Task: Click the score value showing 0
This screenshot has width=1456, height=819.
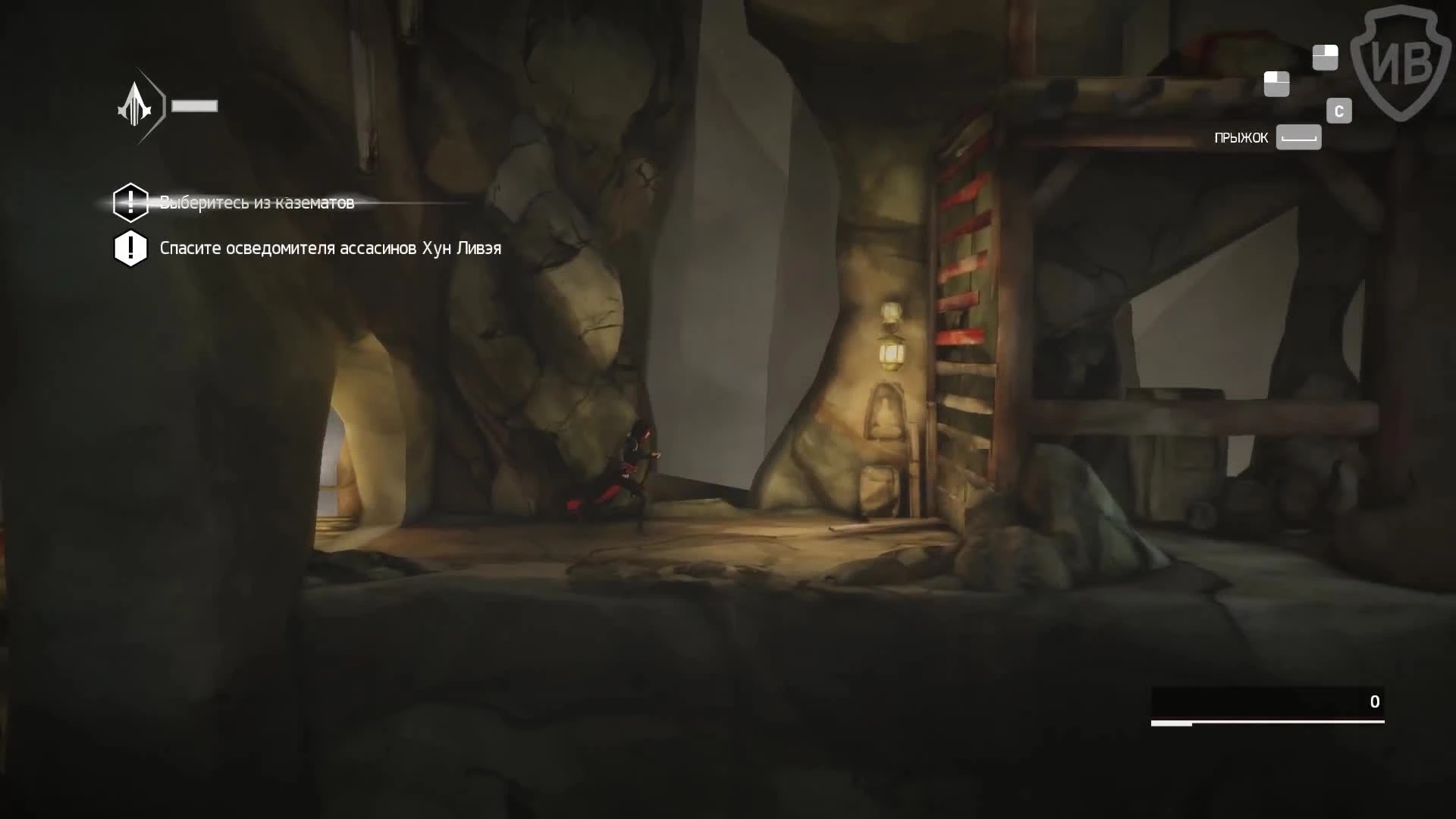Action: pyautogui.click(x=1374, y=701)
